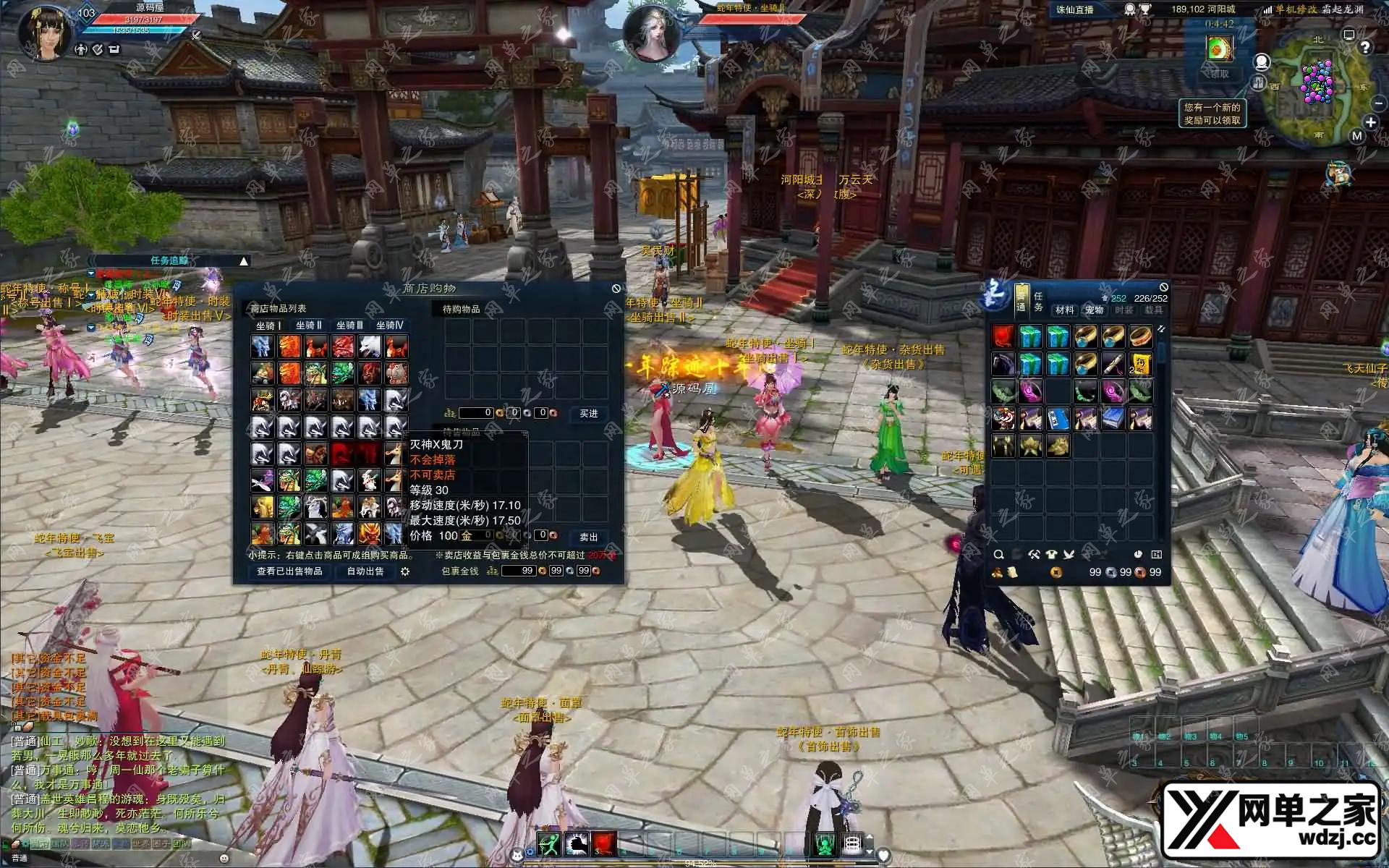
Task: Switch to the 宠物 pet bag tab
Action: point(1094,310)
